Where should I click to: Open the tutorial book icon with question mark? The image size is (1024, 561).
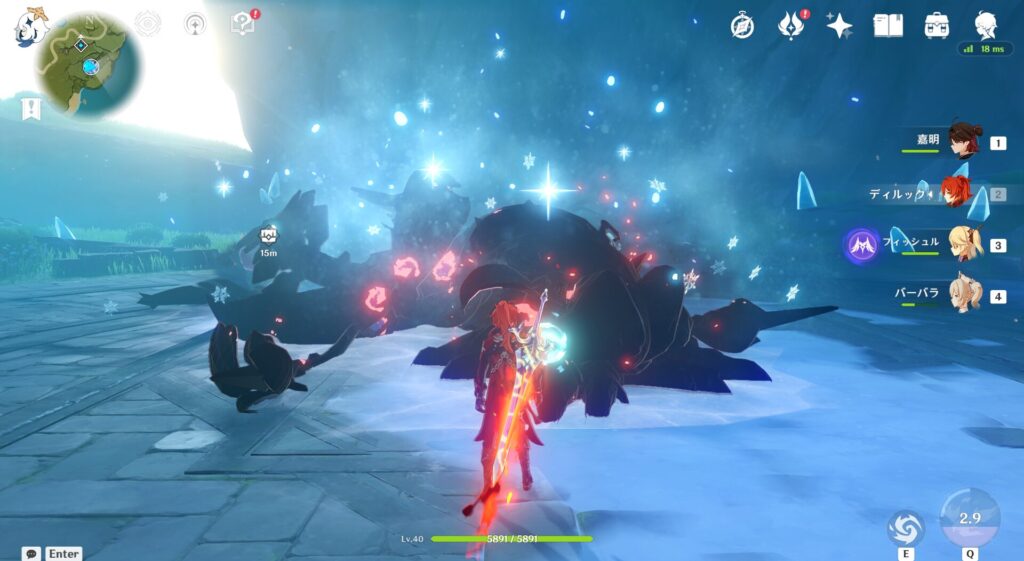pyautogui.click(x=243, y=24)
